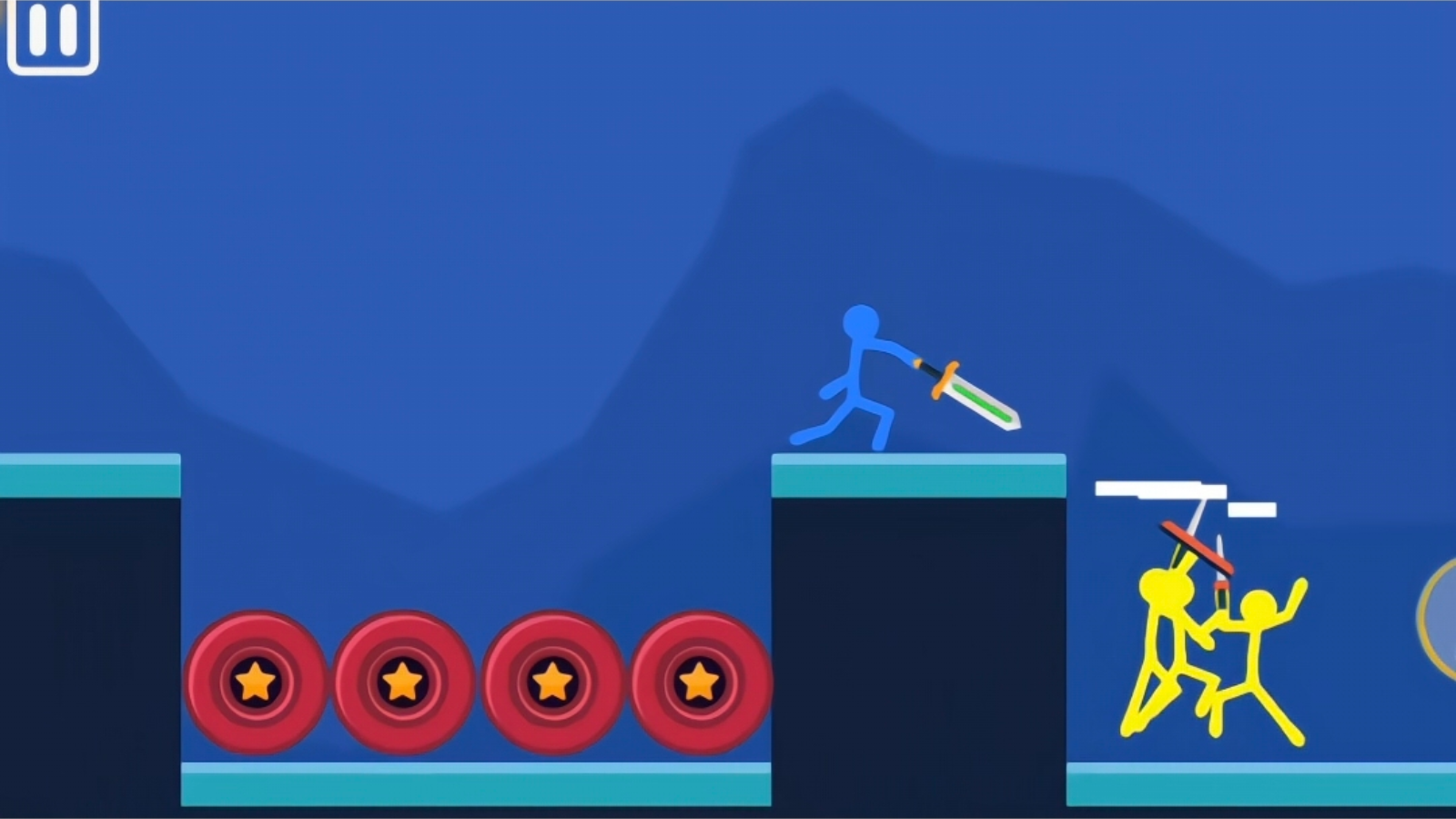Click the second red star wheel
Viewport: 1456px width, 819px height.
[x=403, y=682]
